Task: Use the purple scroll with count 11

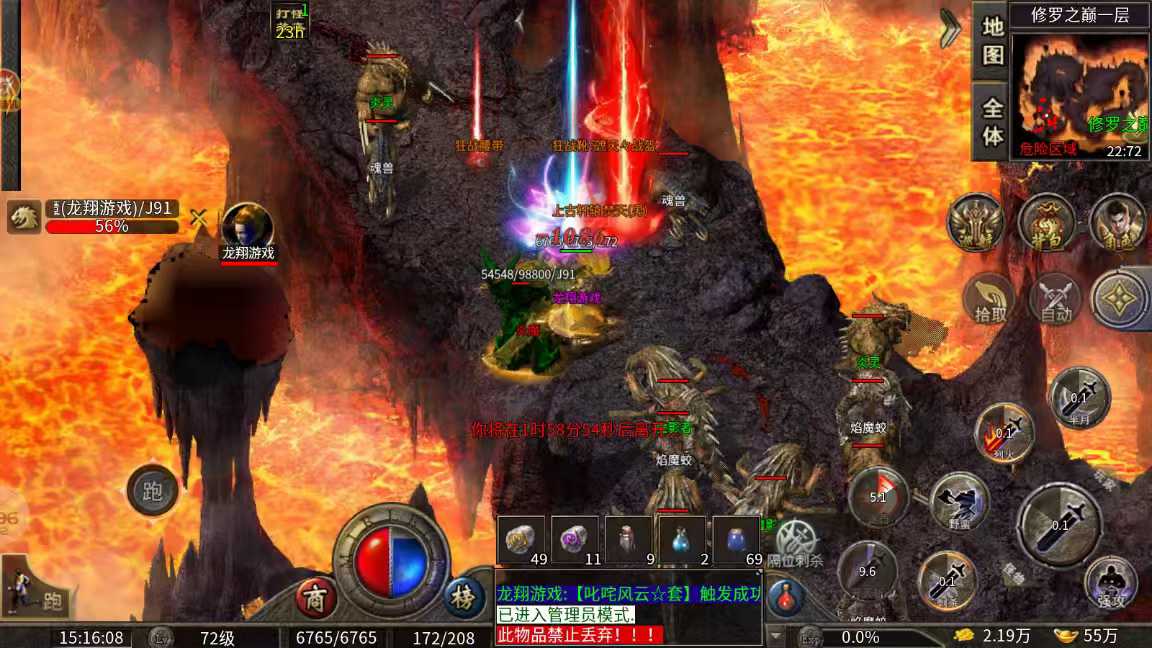Action: [575, 541]
